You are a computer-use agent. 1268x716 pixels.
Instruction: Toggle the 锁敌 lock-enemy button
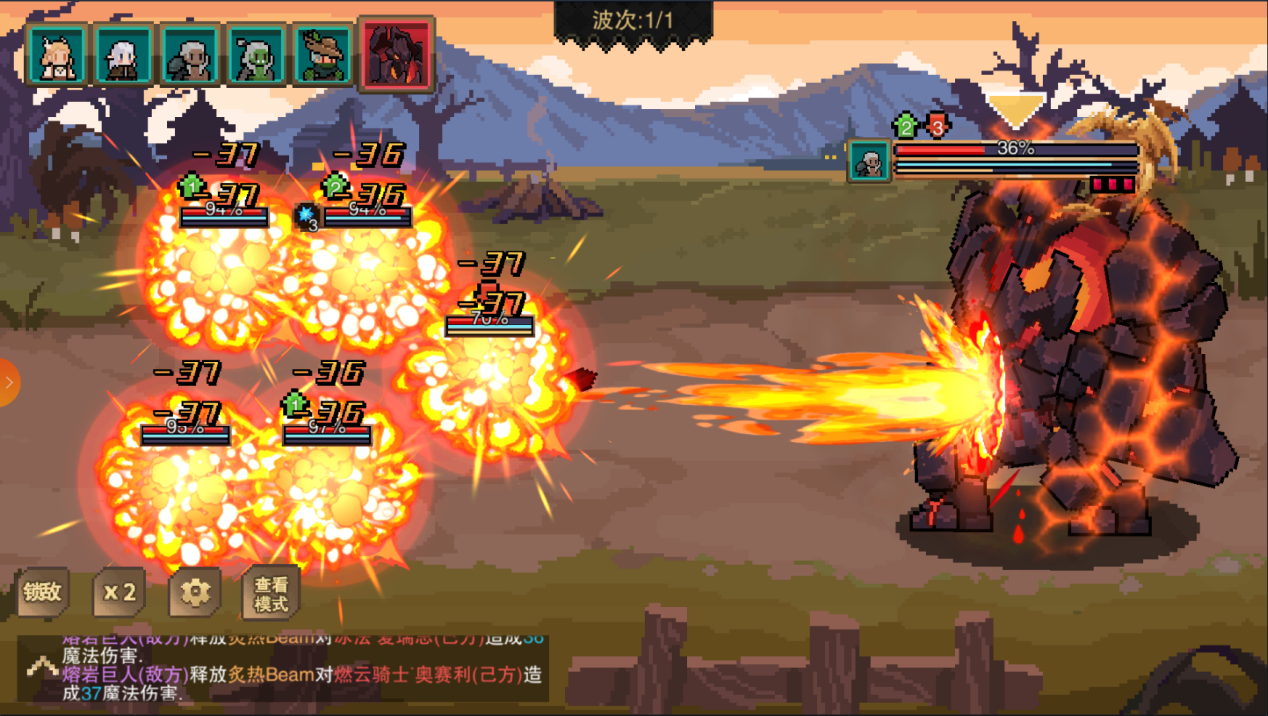point(43,593)
